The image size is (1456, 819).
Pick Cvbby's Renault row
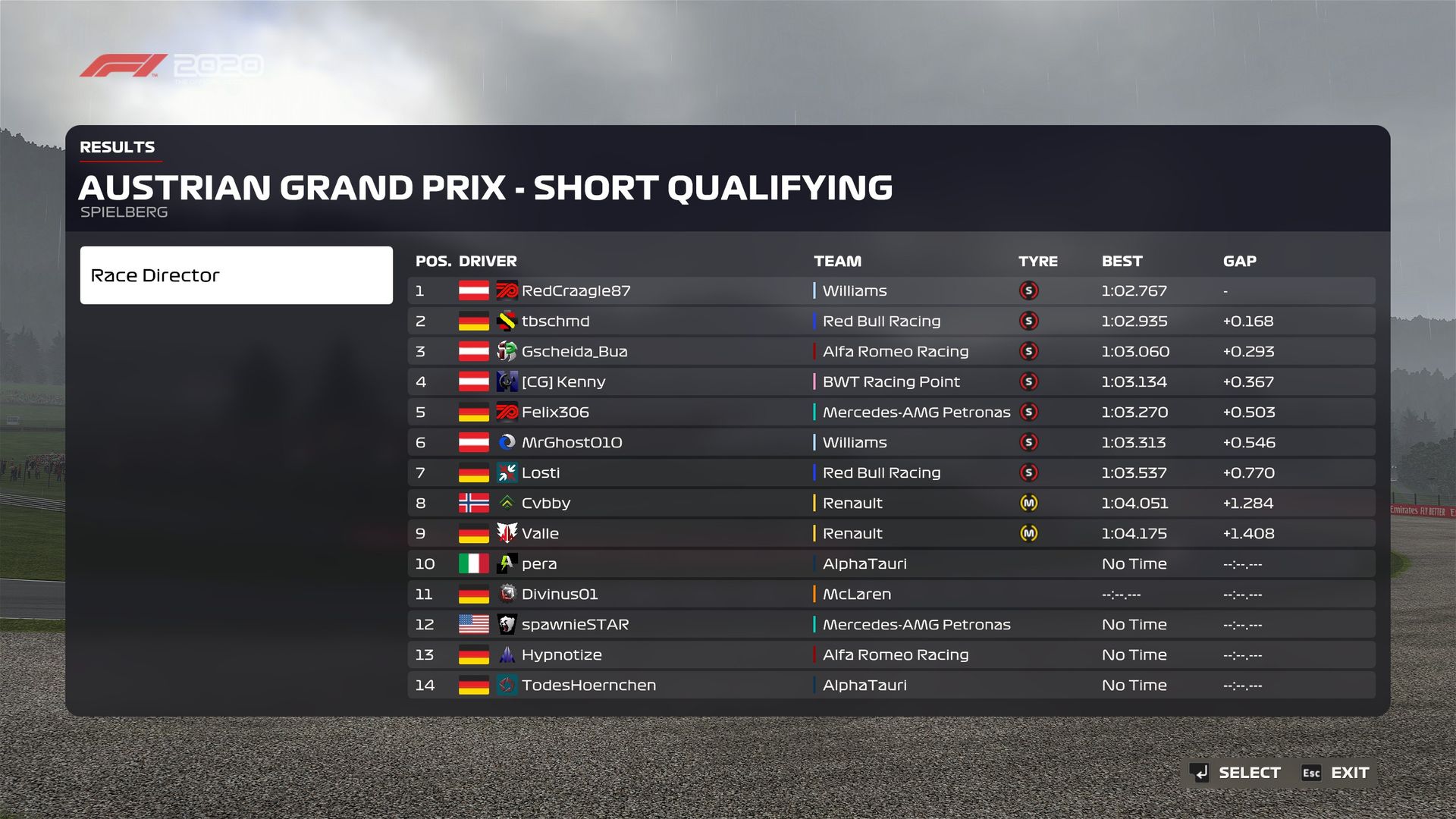545,504
